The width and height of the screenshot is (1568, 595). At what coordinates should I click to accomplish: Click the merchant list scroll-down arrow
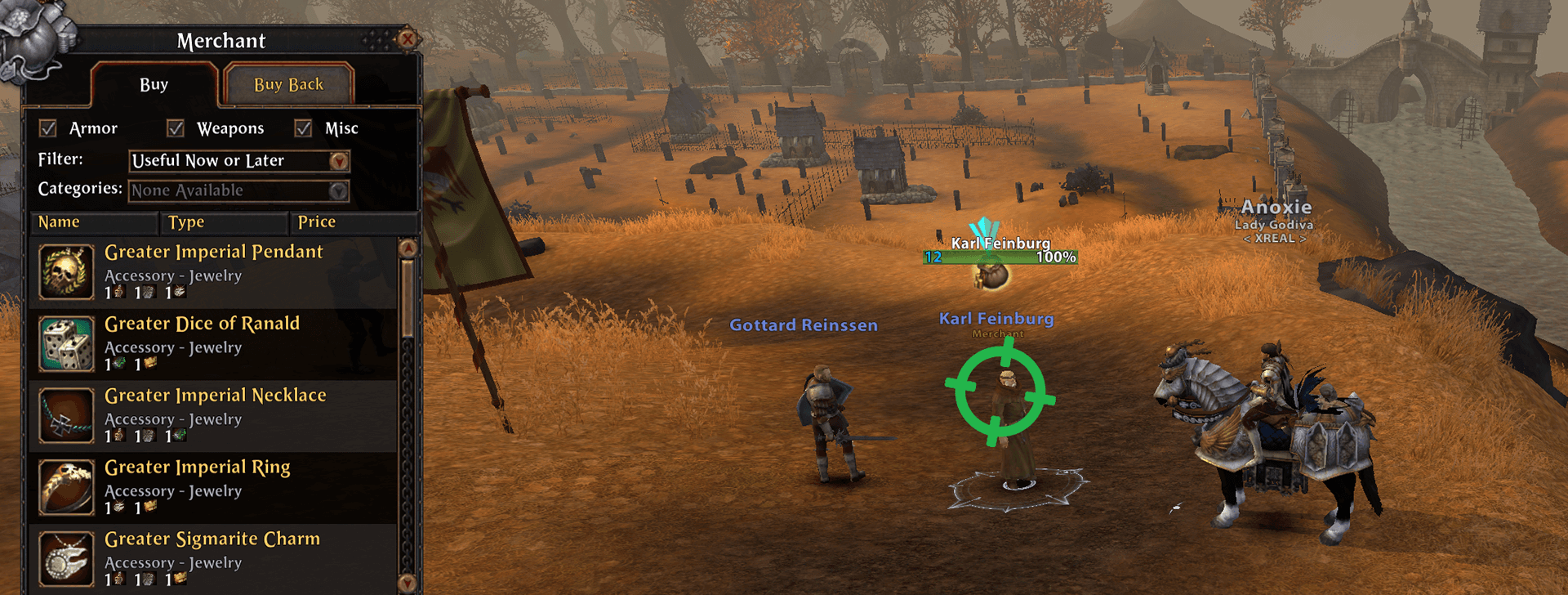tap(408, 583)
